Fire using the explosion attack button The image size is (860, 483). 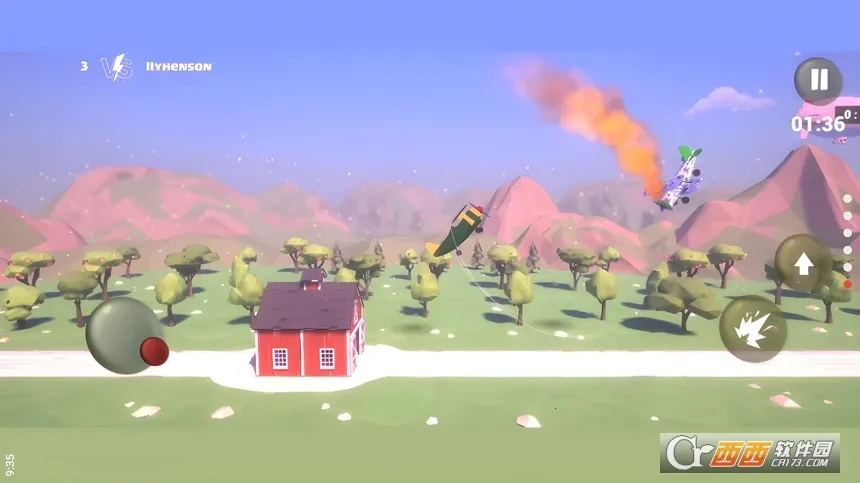click(753, 329)
